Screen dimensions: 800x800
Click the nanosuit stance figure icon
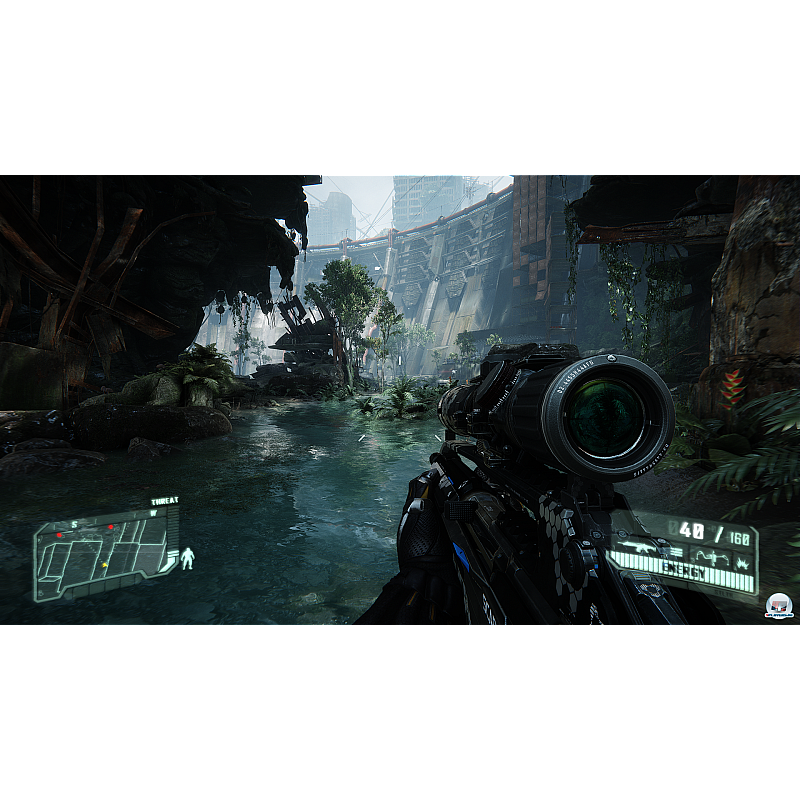pos(187,559)
